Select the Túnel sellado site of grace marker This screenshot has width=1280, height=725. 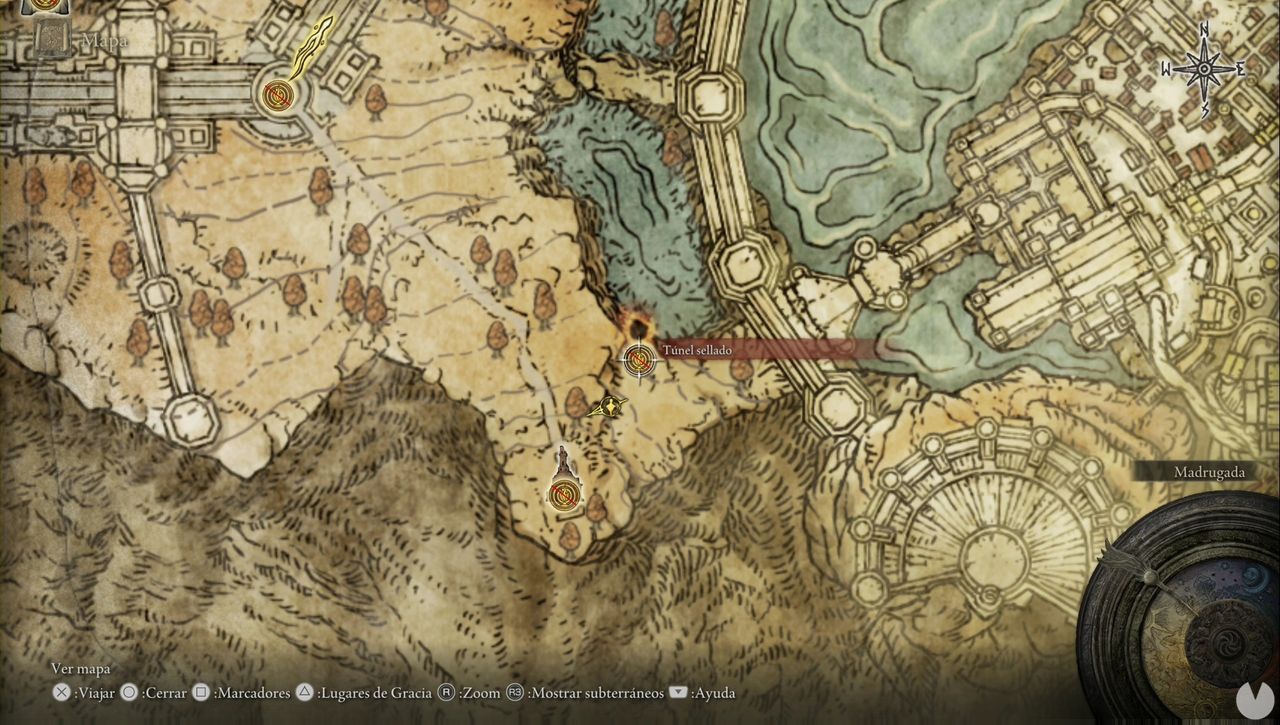[x=638, y=358]
